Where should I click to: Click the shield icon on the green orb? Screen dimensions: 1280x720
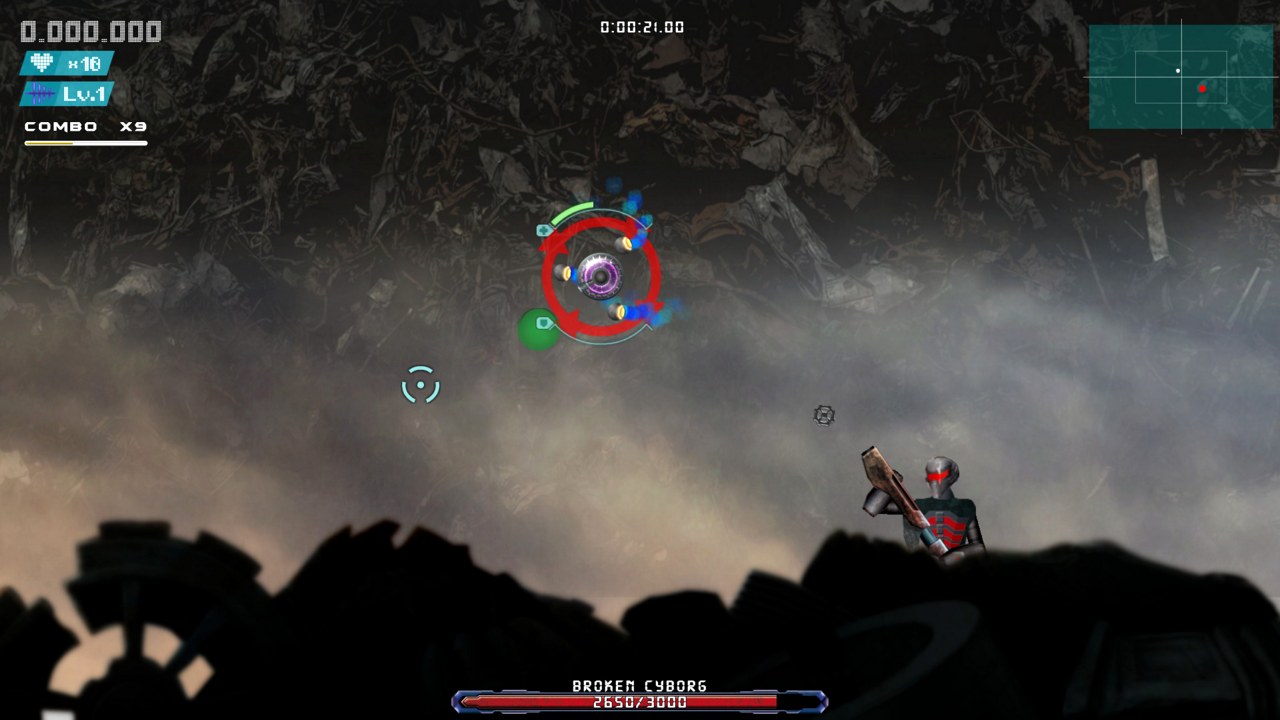(x=543, y=322)
